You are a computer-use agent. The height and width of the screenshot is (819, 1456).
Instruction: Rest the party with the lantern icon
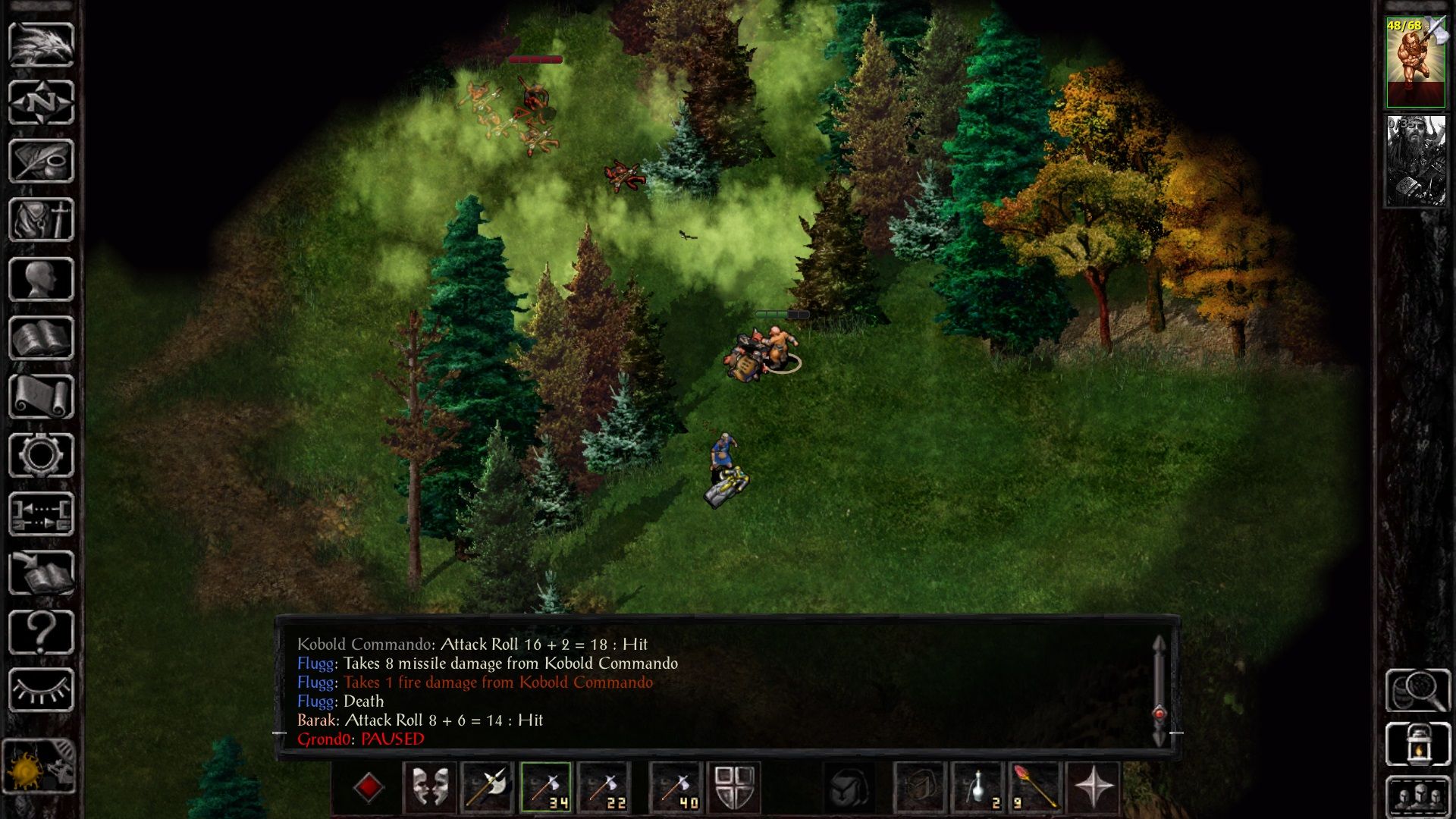(x=1417, y=745)
